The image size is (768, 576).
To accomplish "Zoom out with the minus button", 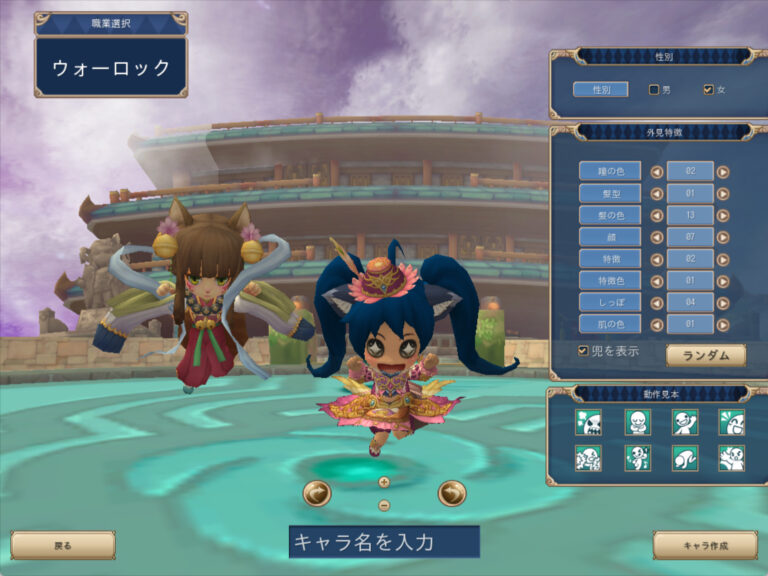I will pyautogui.click(x=384, y=505).
